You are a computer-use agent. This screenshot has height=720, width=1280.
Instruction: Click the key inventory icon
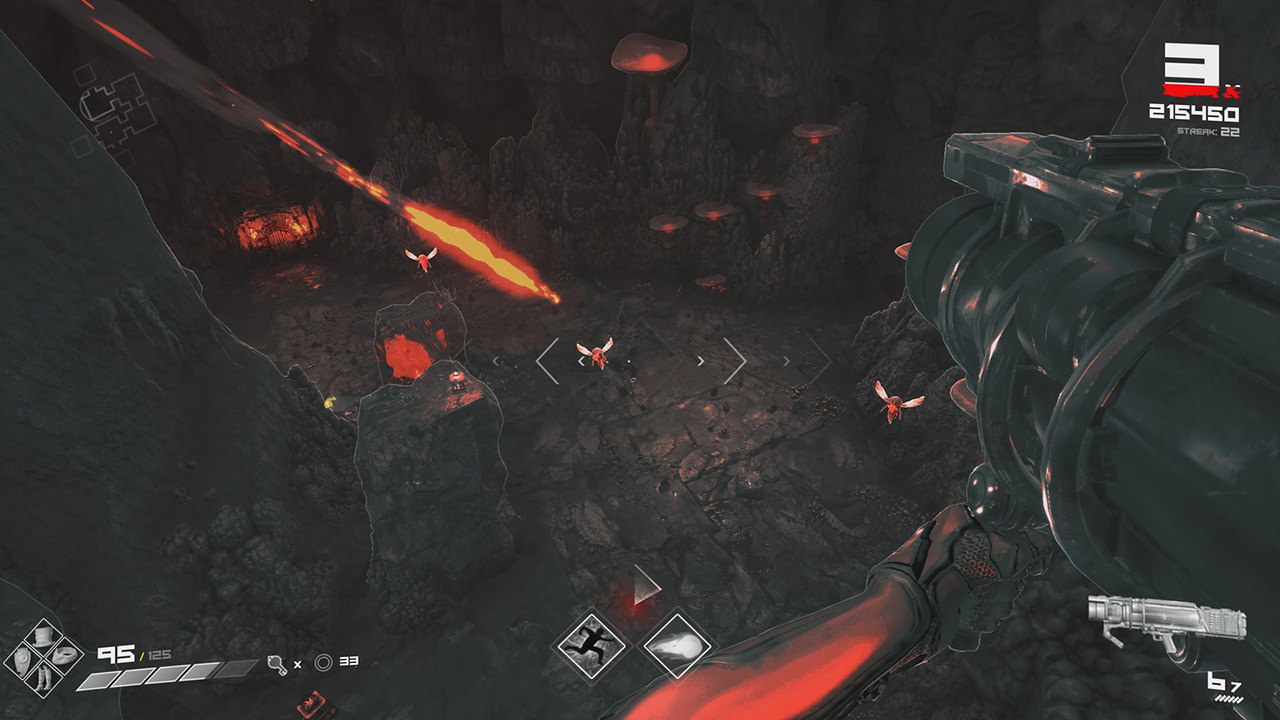tap(278, 663)
